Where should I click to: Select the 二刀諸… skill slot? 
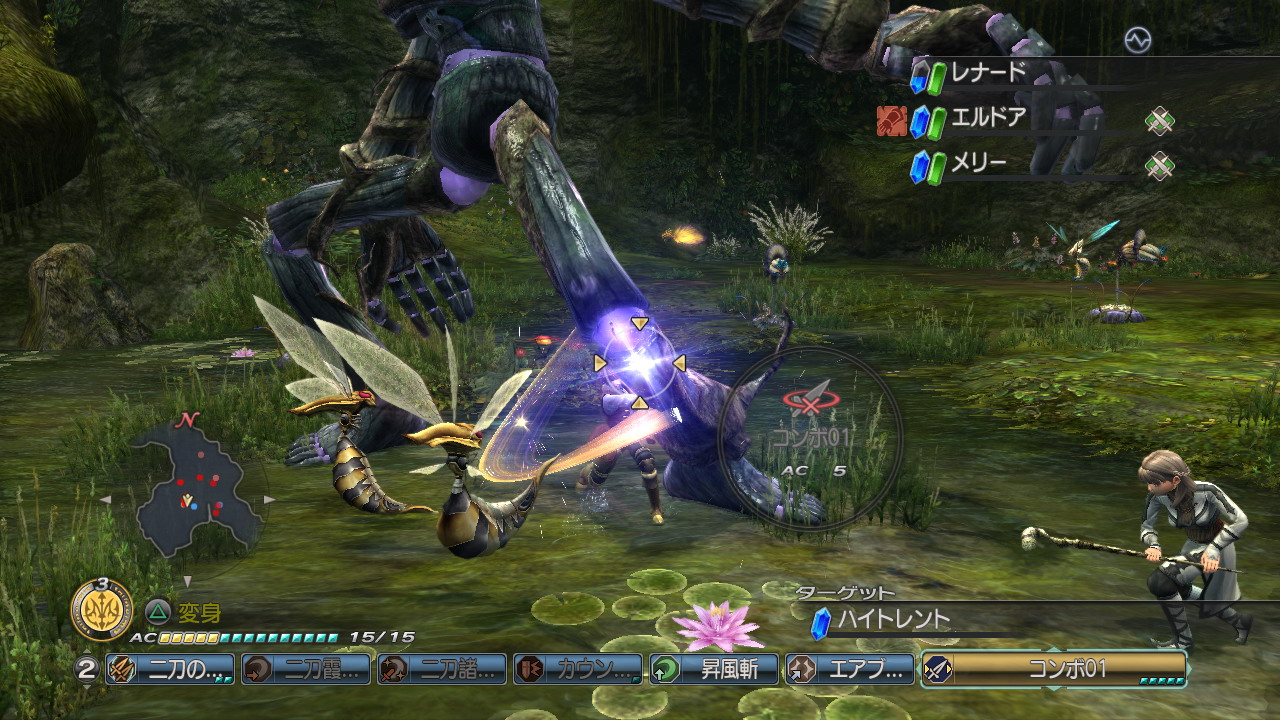point(442,669)
